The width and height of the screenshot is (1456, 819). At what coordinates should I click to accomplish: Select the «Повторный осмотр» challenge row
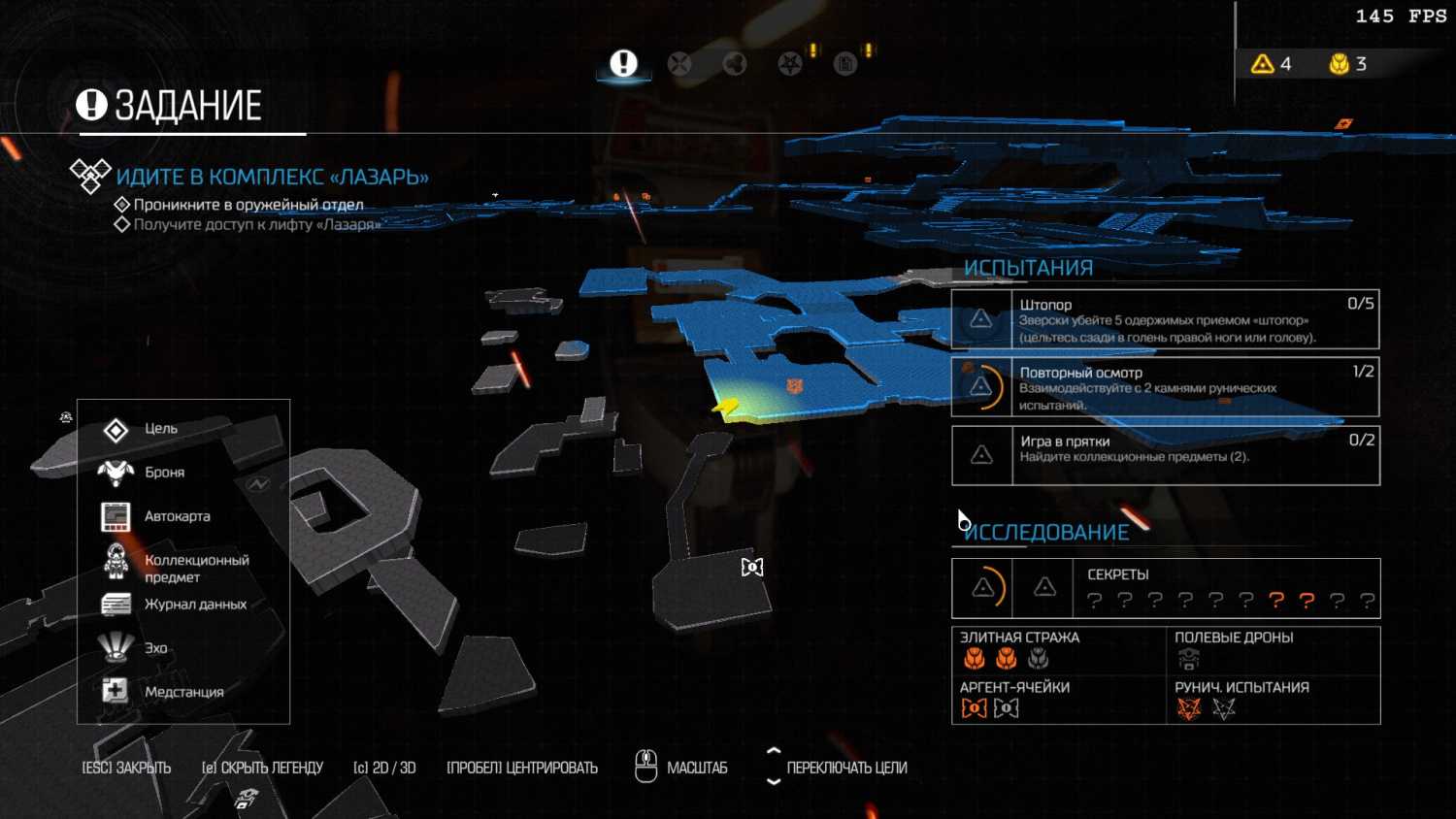point(1165,387)
